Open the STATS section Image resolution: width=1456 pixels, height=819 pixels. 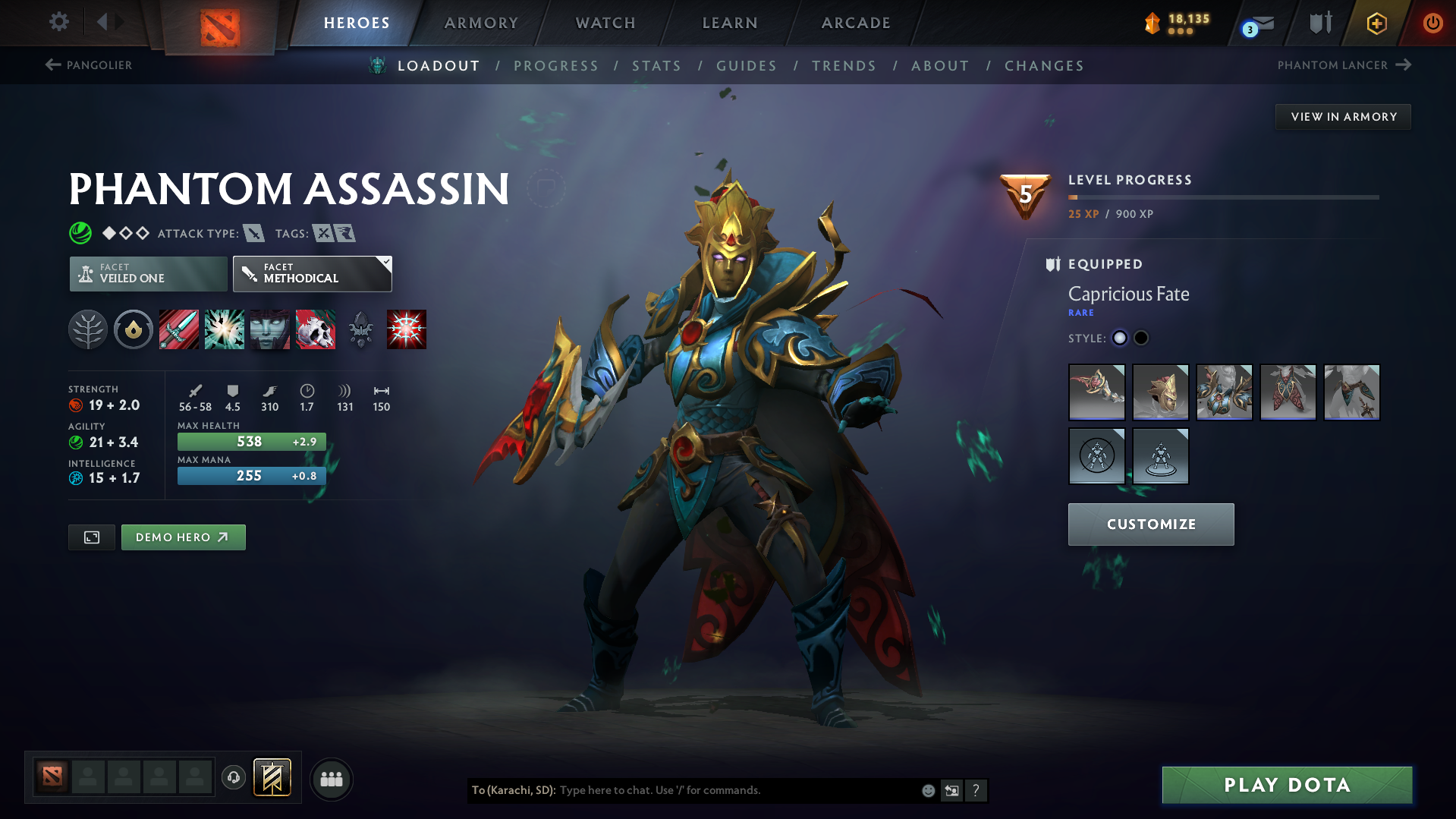pos(656,65)
